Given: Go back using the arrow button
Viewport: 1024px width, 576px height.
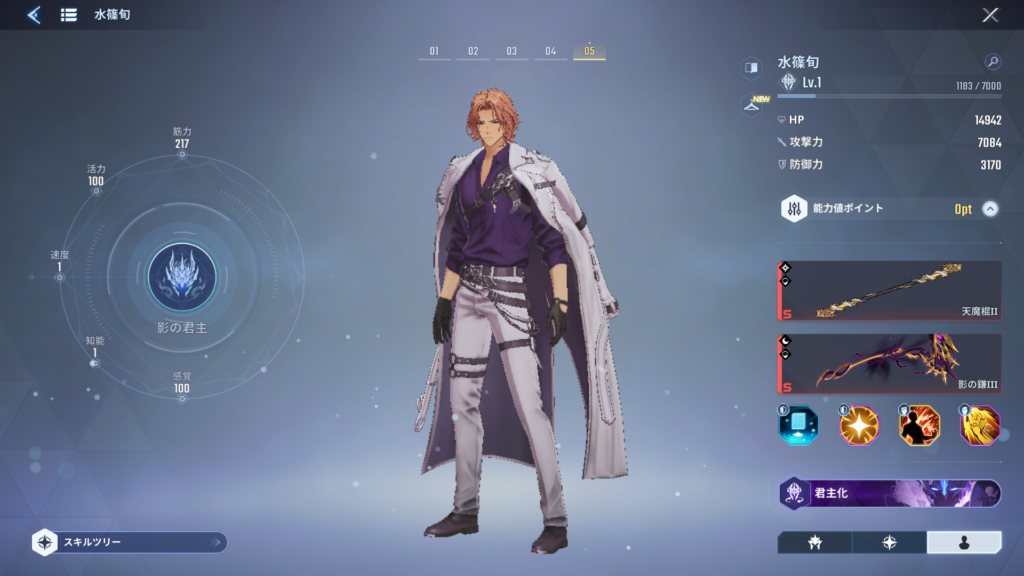Looking at the screenshot, I should 34,15.
